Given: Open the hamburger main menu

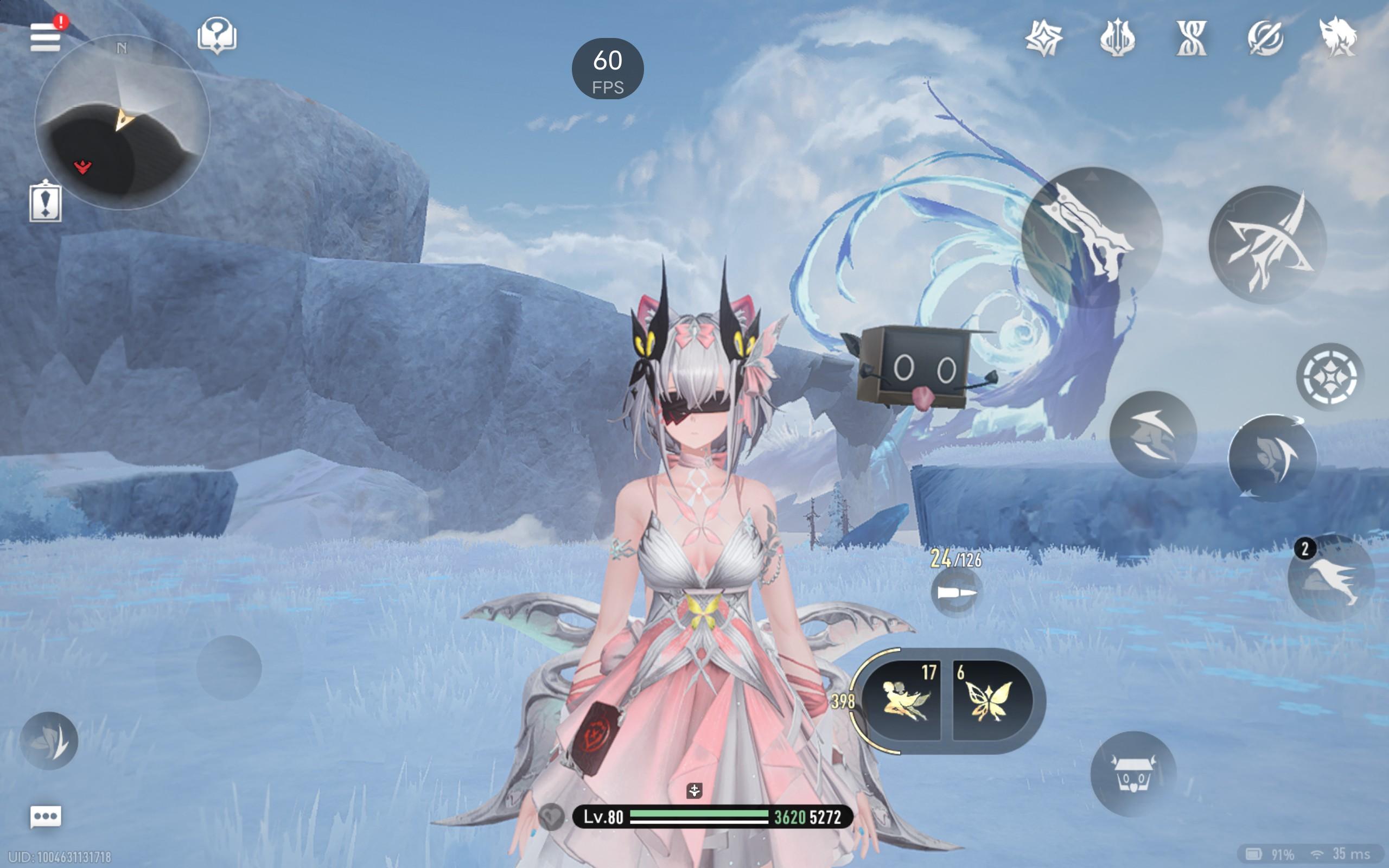Looking at the screenshot, I should coord(46,37).
